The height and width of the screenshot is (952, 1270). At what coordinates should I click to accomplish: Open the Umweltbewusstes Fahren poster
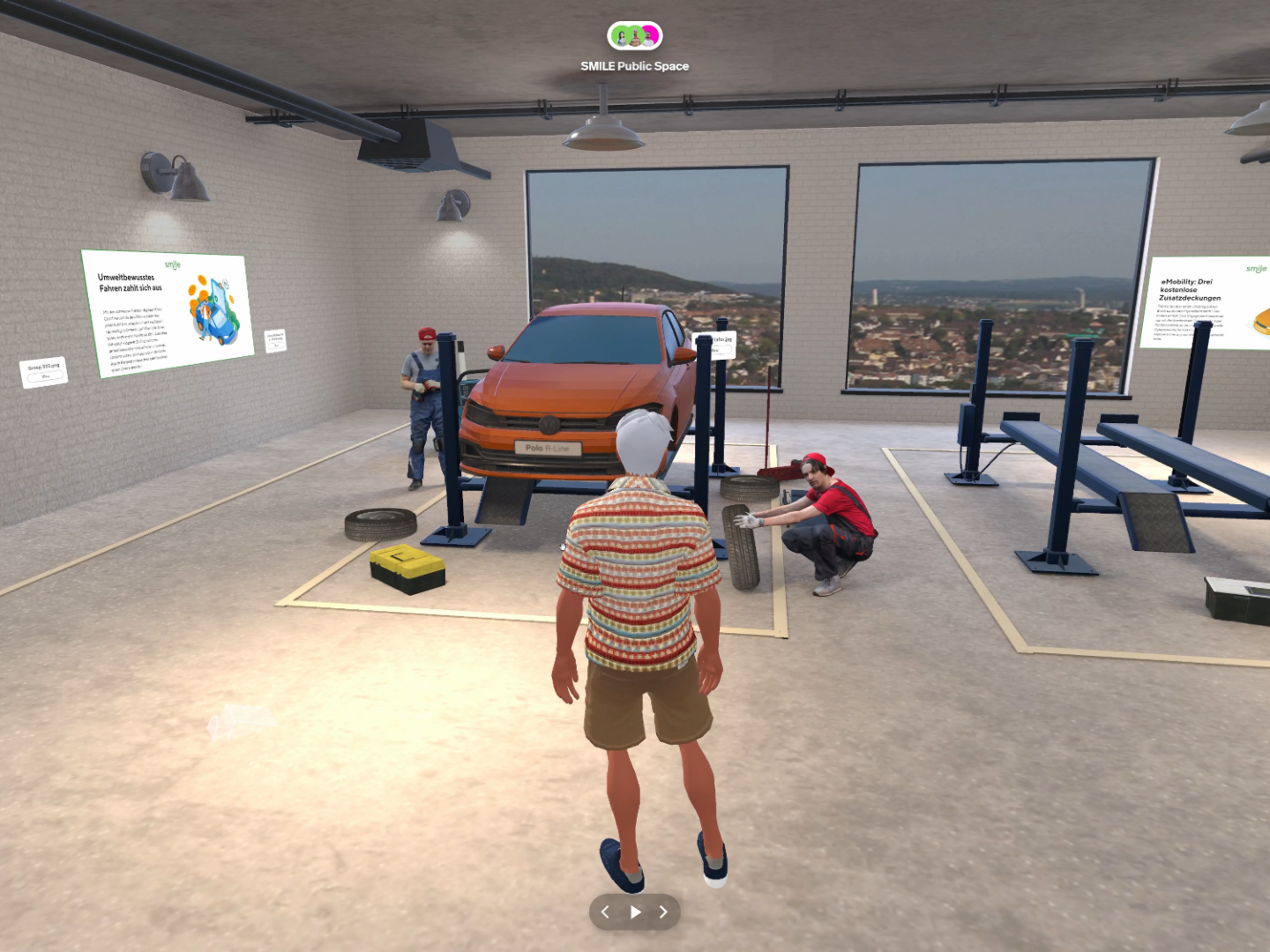(168, 309)
